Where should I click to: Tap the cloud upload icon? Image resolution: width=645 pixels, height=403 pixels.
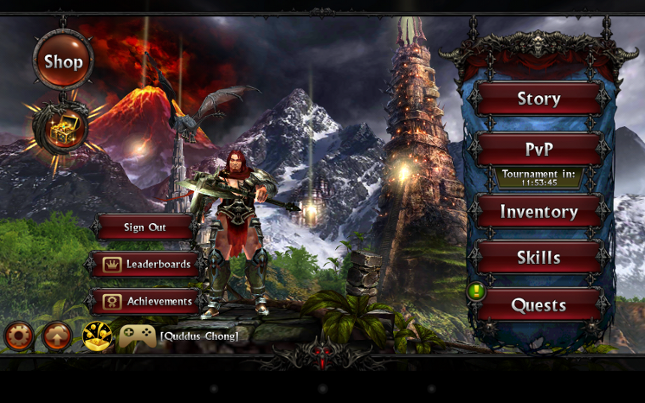click(57, 336)
